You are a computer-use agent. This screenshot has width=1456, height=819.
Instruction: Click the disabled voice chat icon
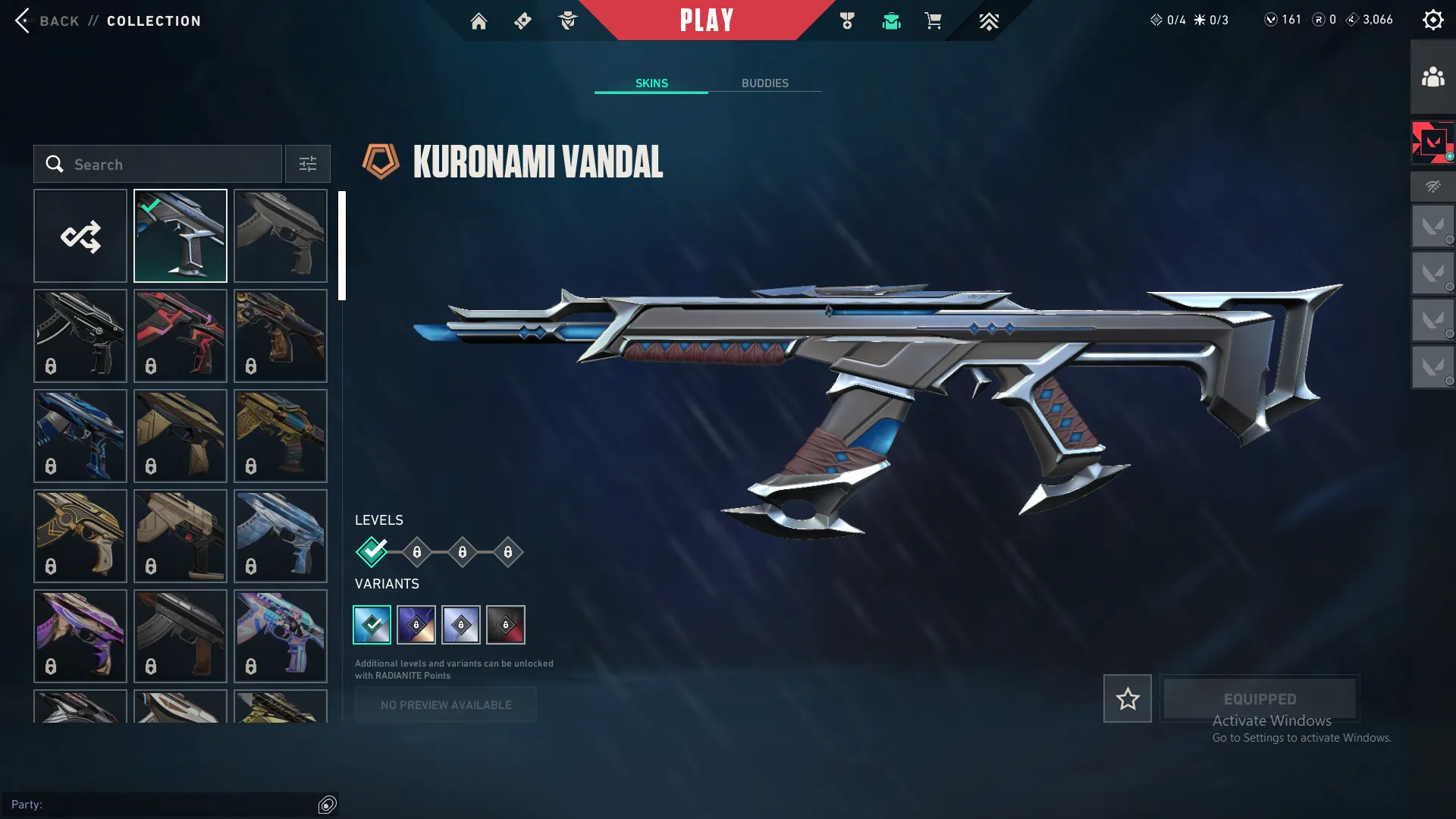1432,187
